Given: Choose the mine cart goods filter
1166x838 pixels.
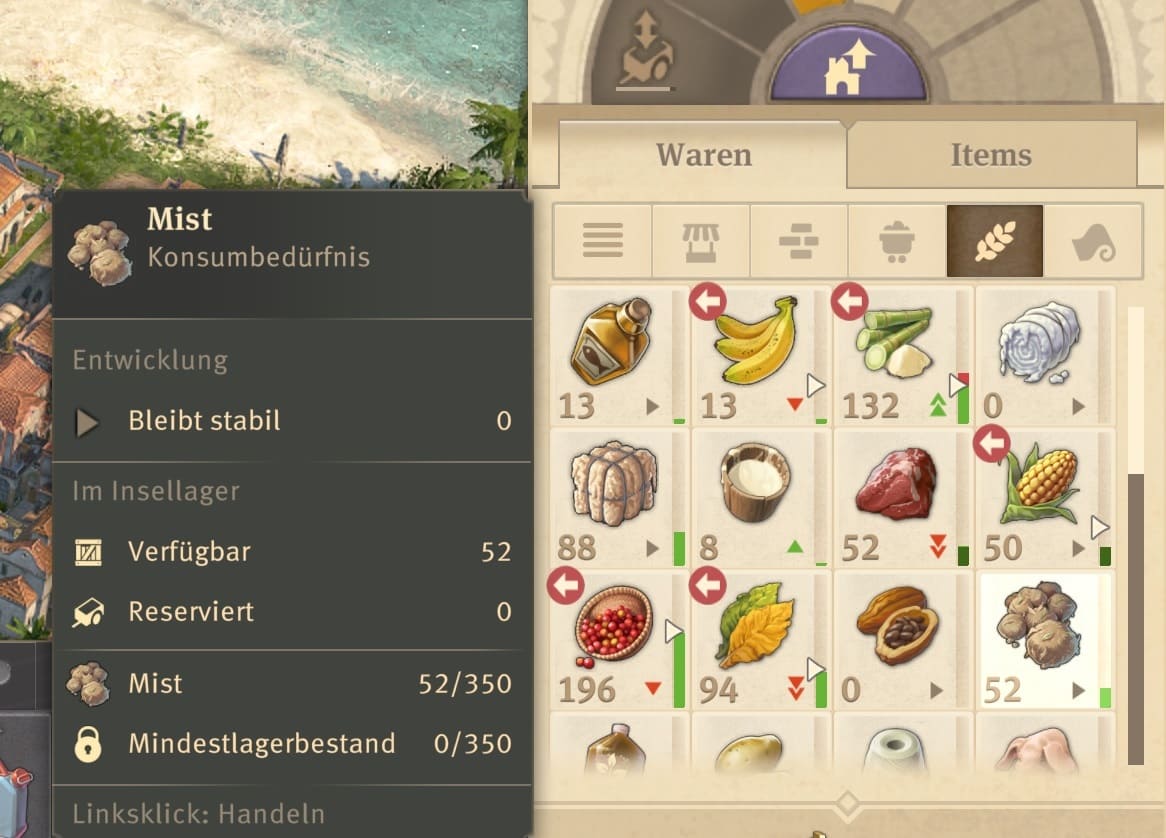Looking at the screenshot, I should pos(896,241).
